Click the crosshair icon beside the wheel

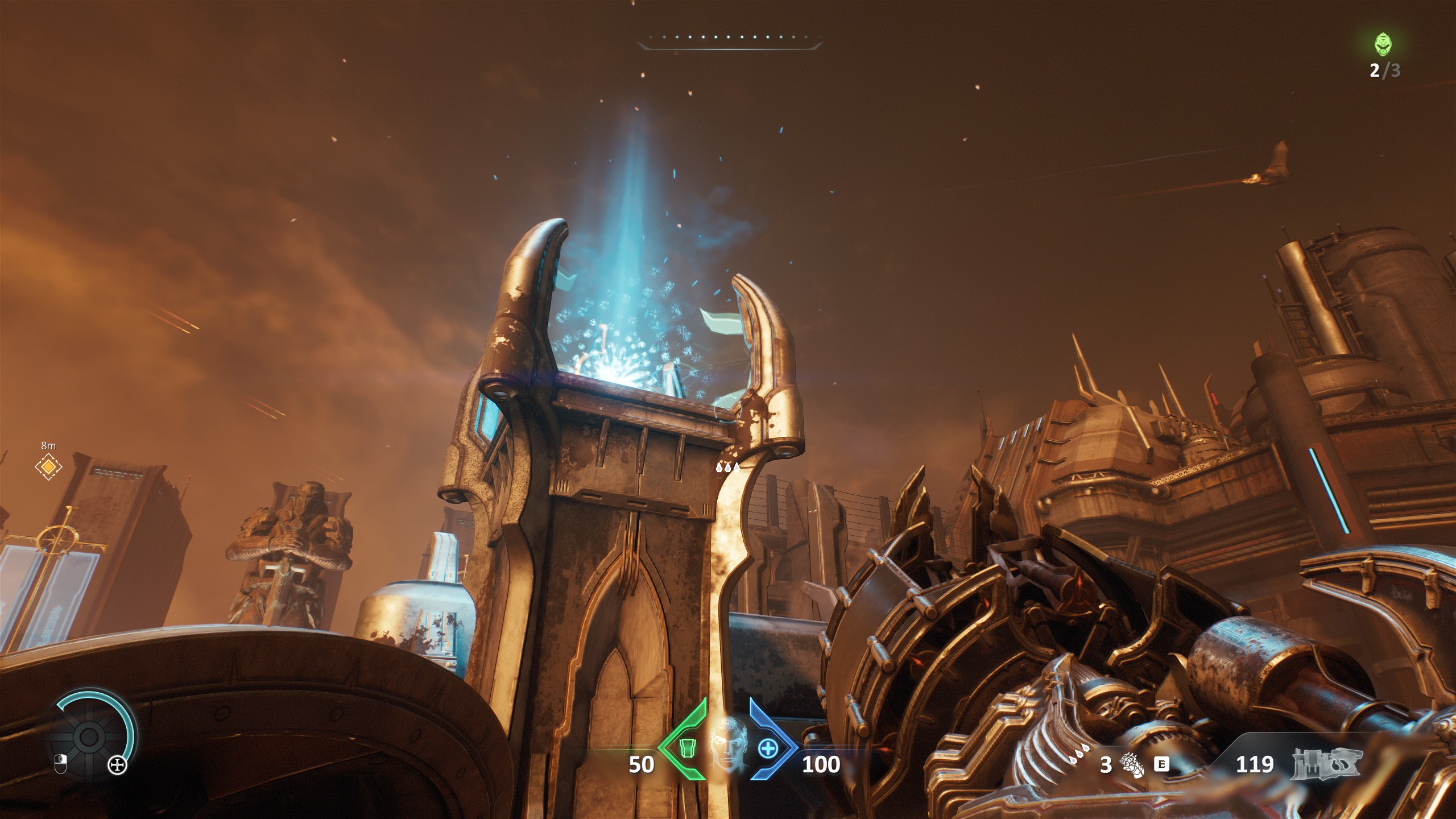coord(118,766)
